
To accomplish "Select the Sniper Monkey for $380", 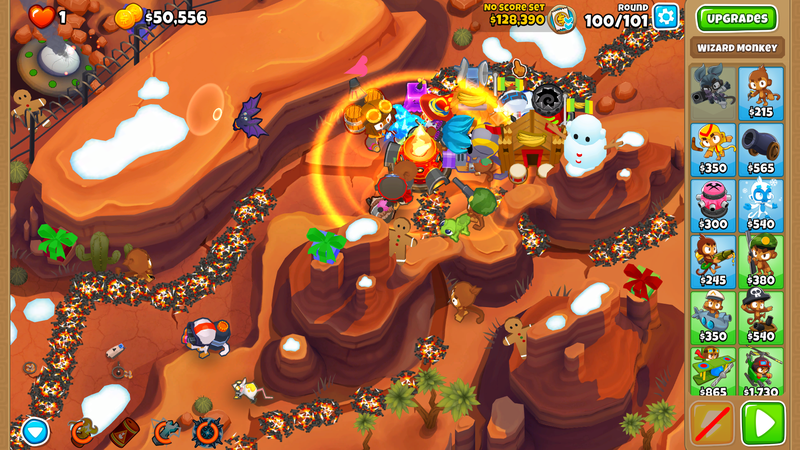I will point(760,261).
